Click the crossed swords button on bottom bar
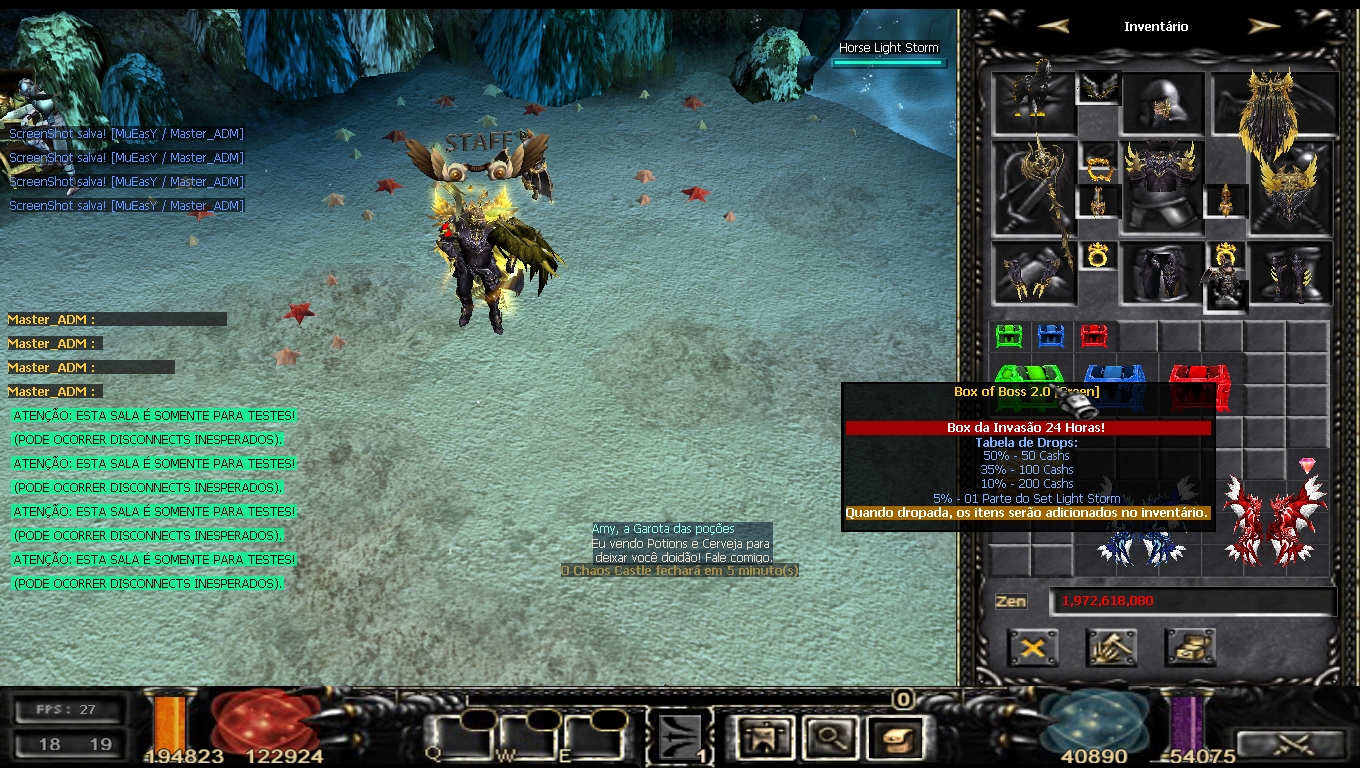Viewport: 1360px width, 768px height. pos(1290,744)
